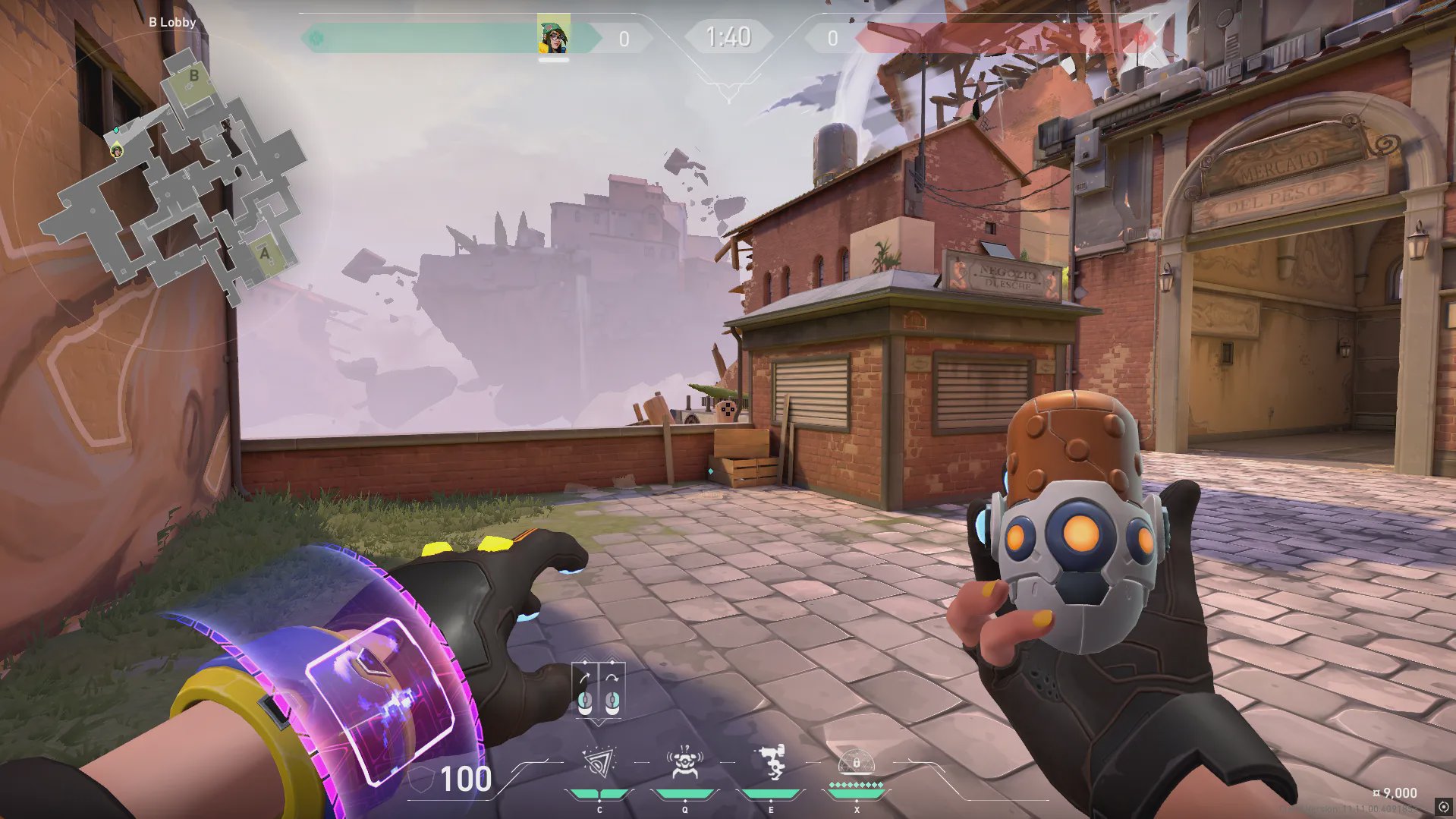Viewport: 1456px width, 819px height.
Task: Select the Killjoy agent portrait on top bar
Action: point(553,35)
